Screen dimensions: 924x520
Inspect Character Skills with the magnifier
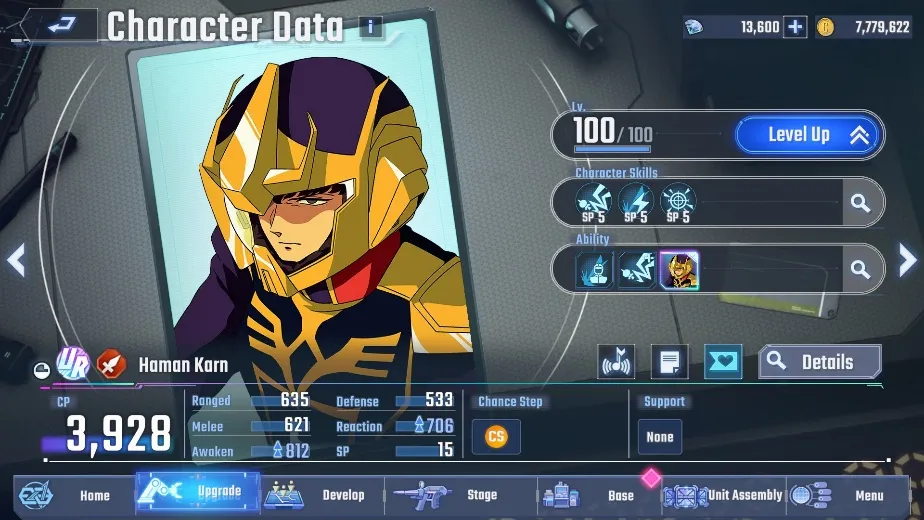coord(859,203)
